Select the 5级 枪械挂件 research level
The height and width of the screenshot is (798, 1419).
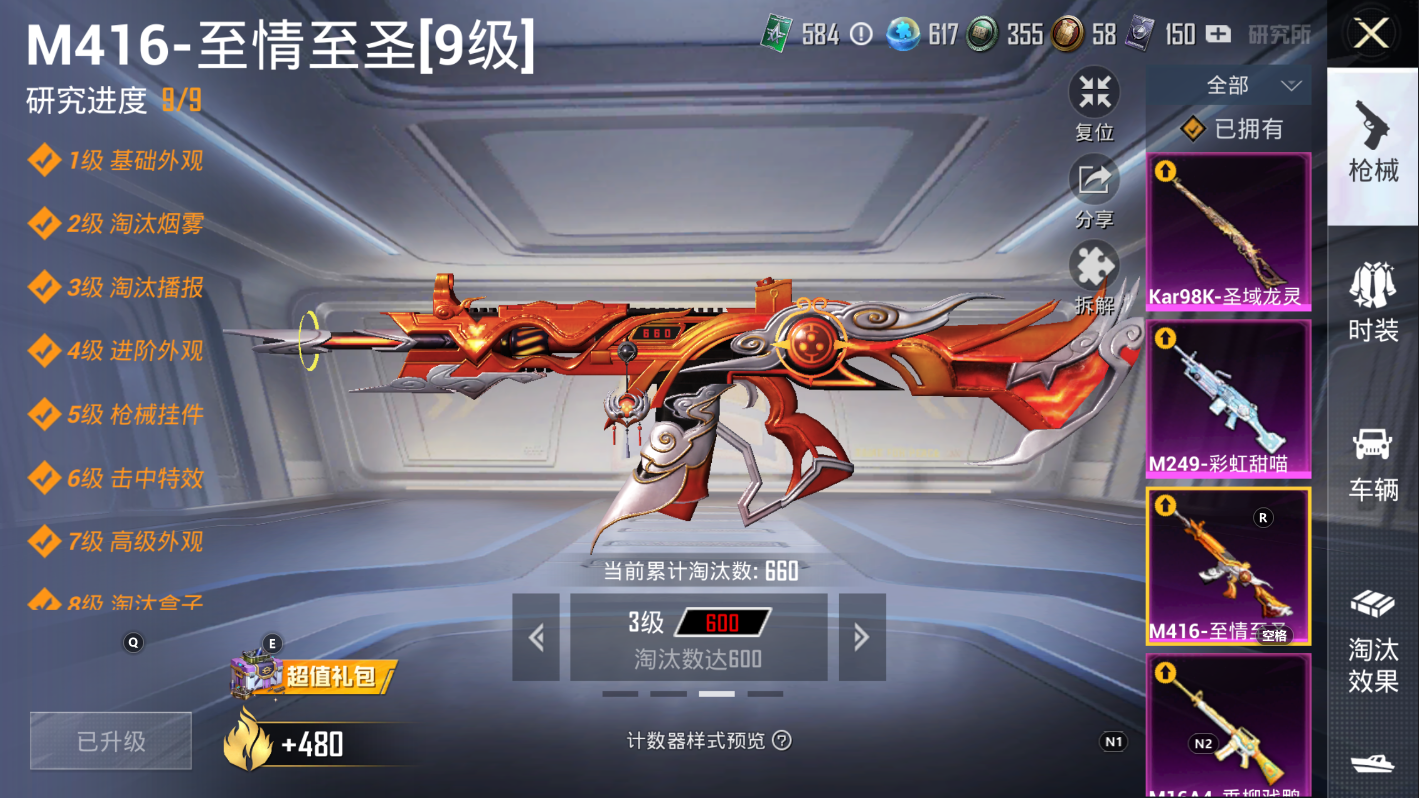pyautogui.click(x=135, y=414)
